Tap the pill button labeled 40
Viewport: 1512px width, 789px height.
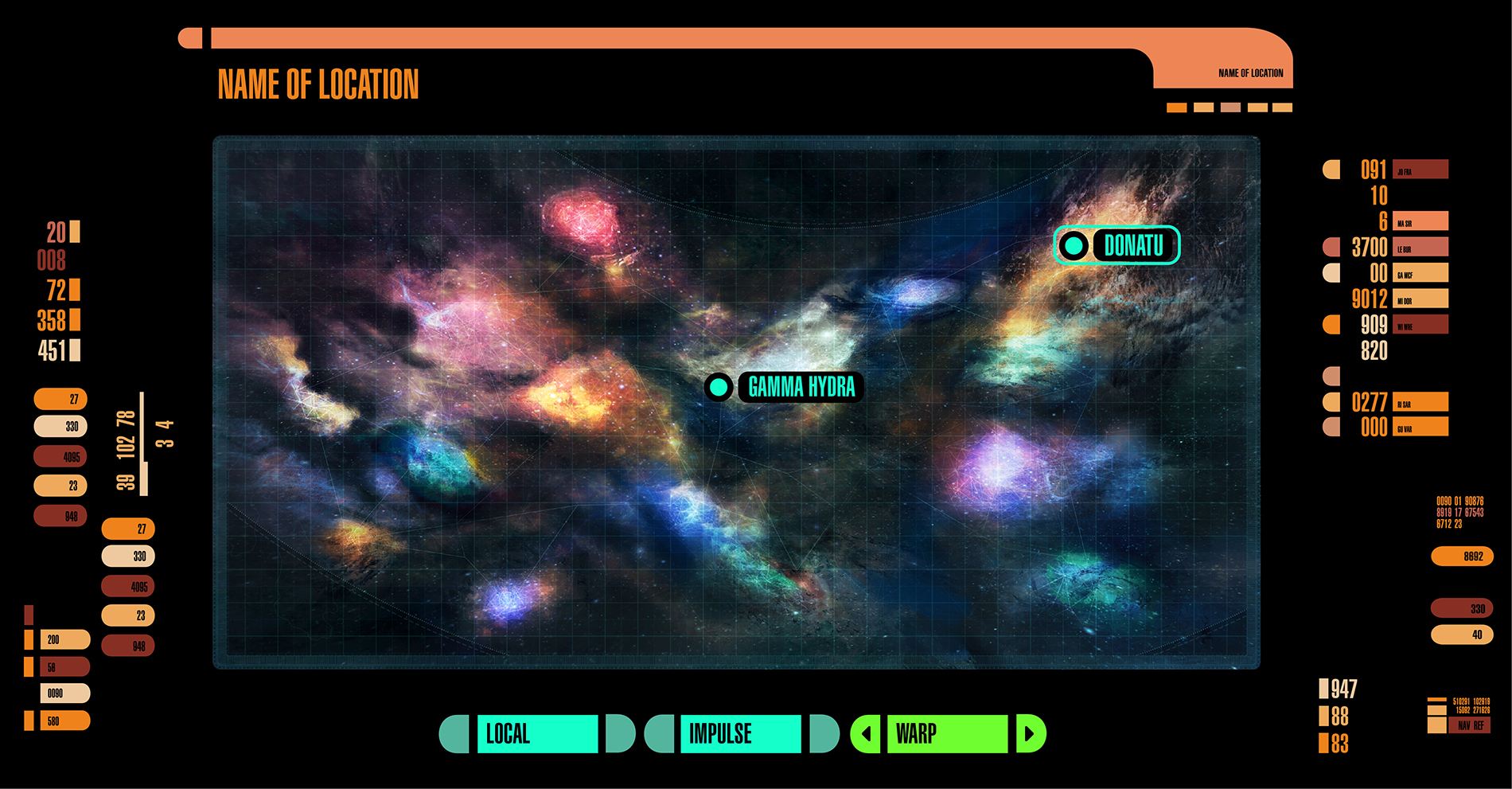click(1462, 635)
